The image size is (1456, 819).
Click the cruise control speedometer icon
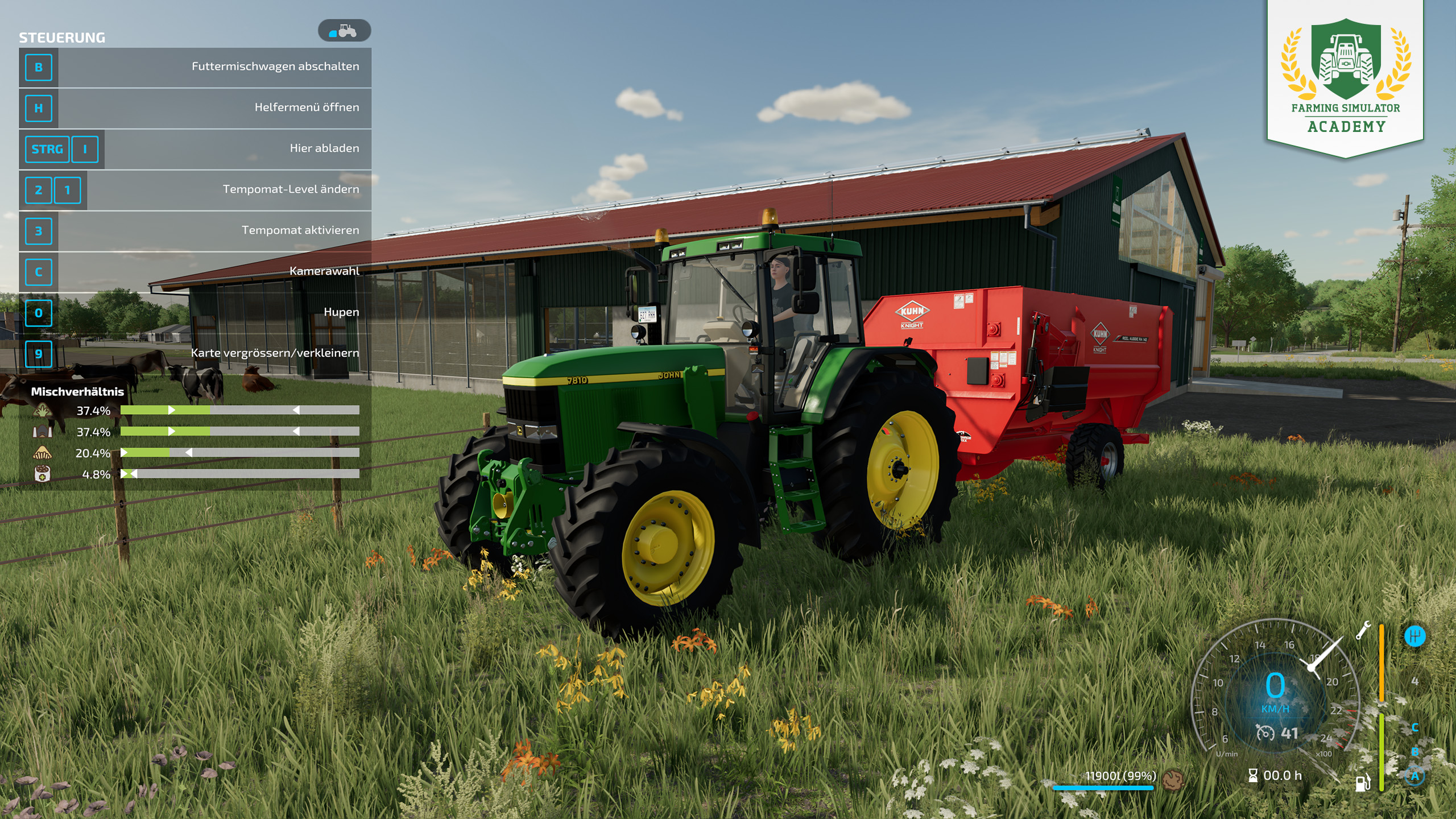point(1265,733)
